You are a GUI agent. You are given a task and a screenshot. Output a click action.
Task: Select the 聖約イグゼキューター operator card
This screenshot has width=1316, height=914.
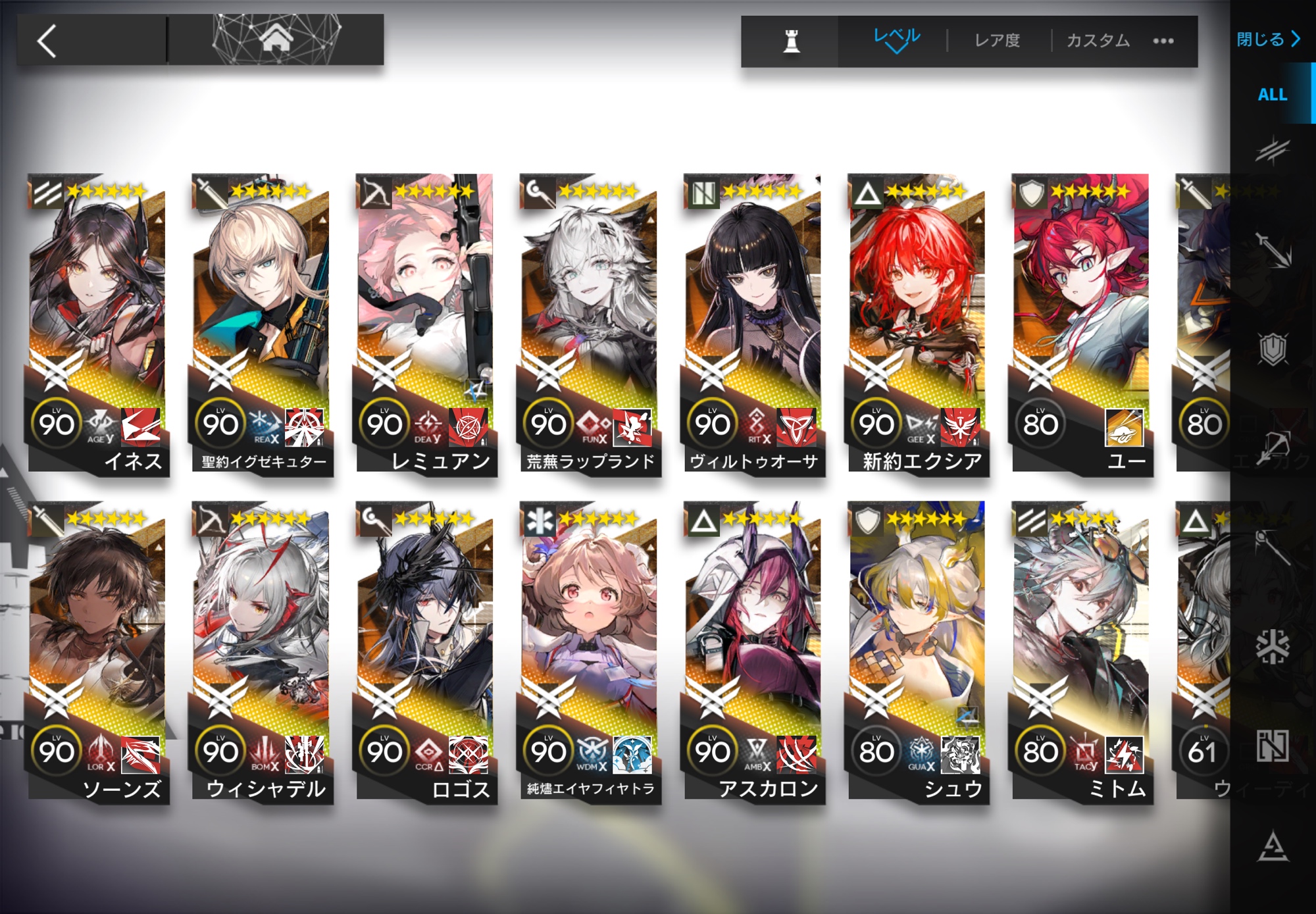[261, 322]
